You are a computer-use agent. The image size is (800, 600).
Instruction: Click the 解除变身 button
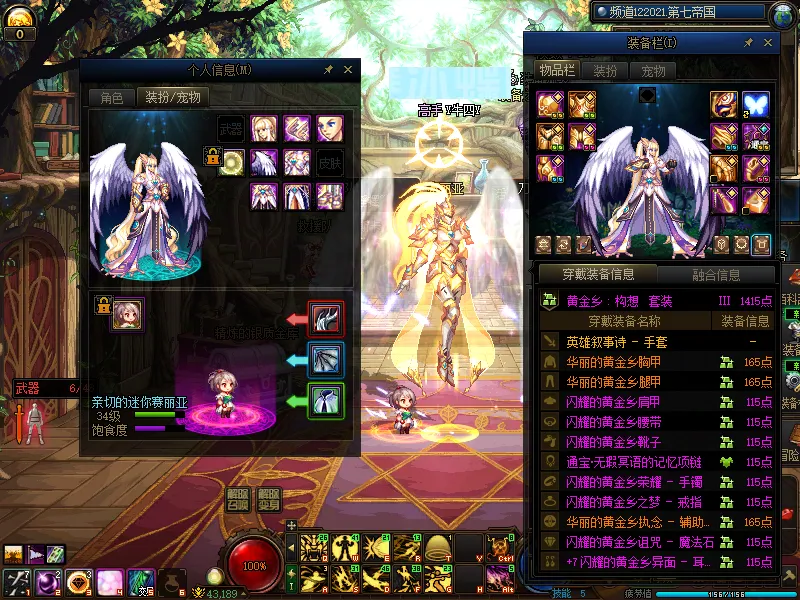coord(269,499)
